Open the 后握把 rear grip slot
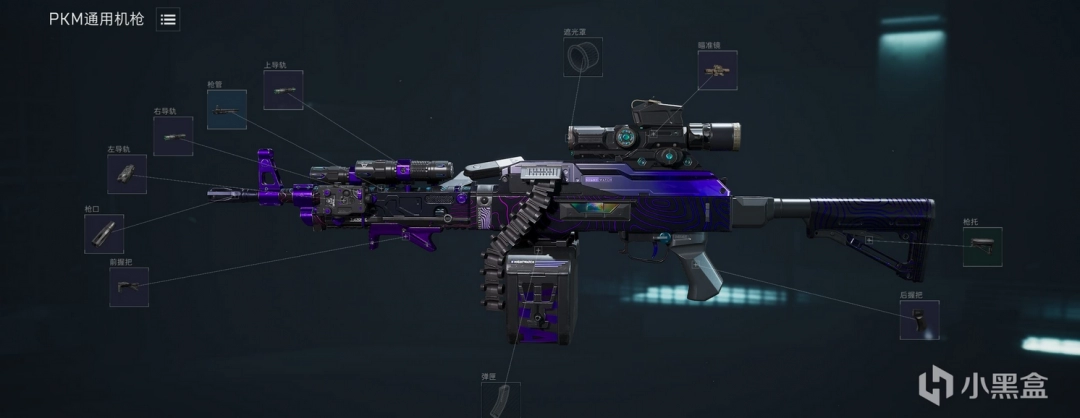The image size is (1080, 418). pyautogui.click(x=918, y=320)
